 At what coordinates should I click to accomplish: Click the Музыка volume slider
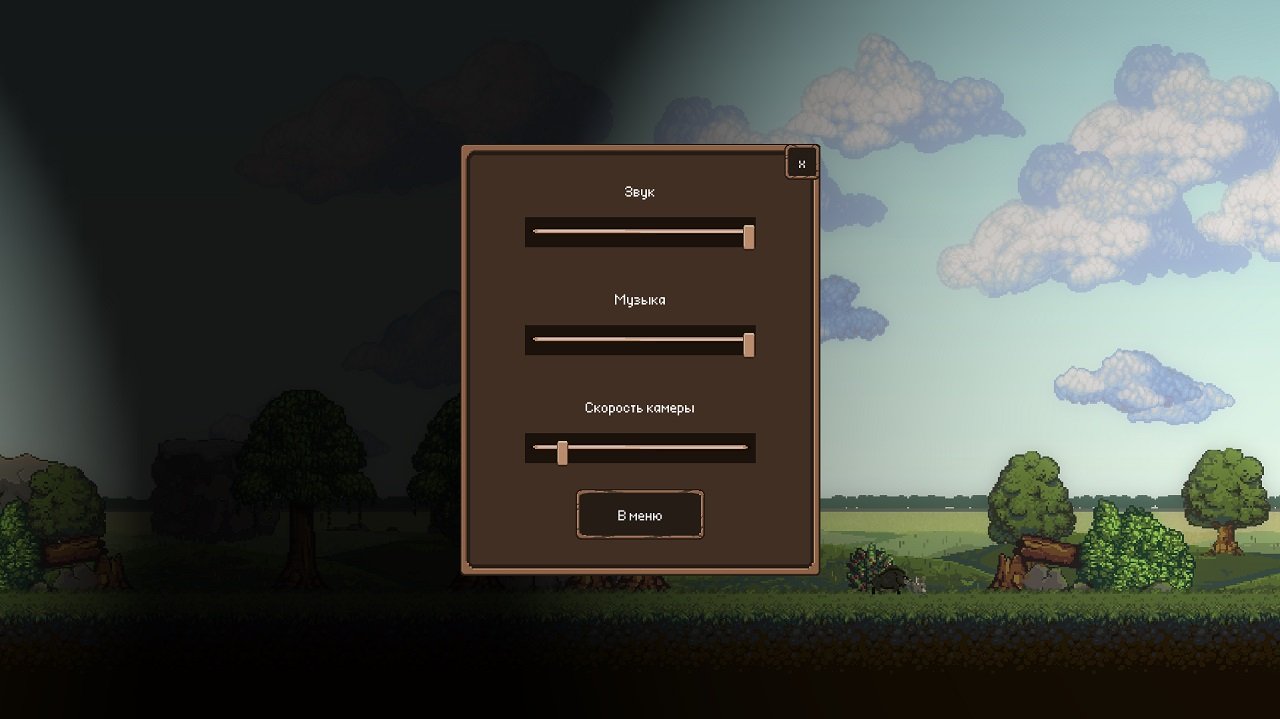pyautogui.click(x=640, y=340)
